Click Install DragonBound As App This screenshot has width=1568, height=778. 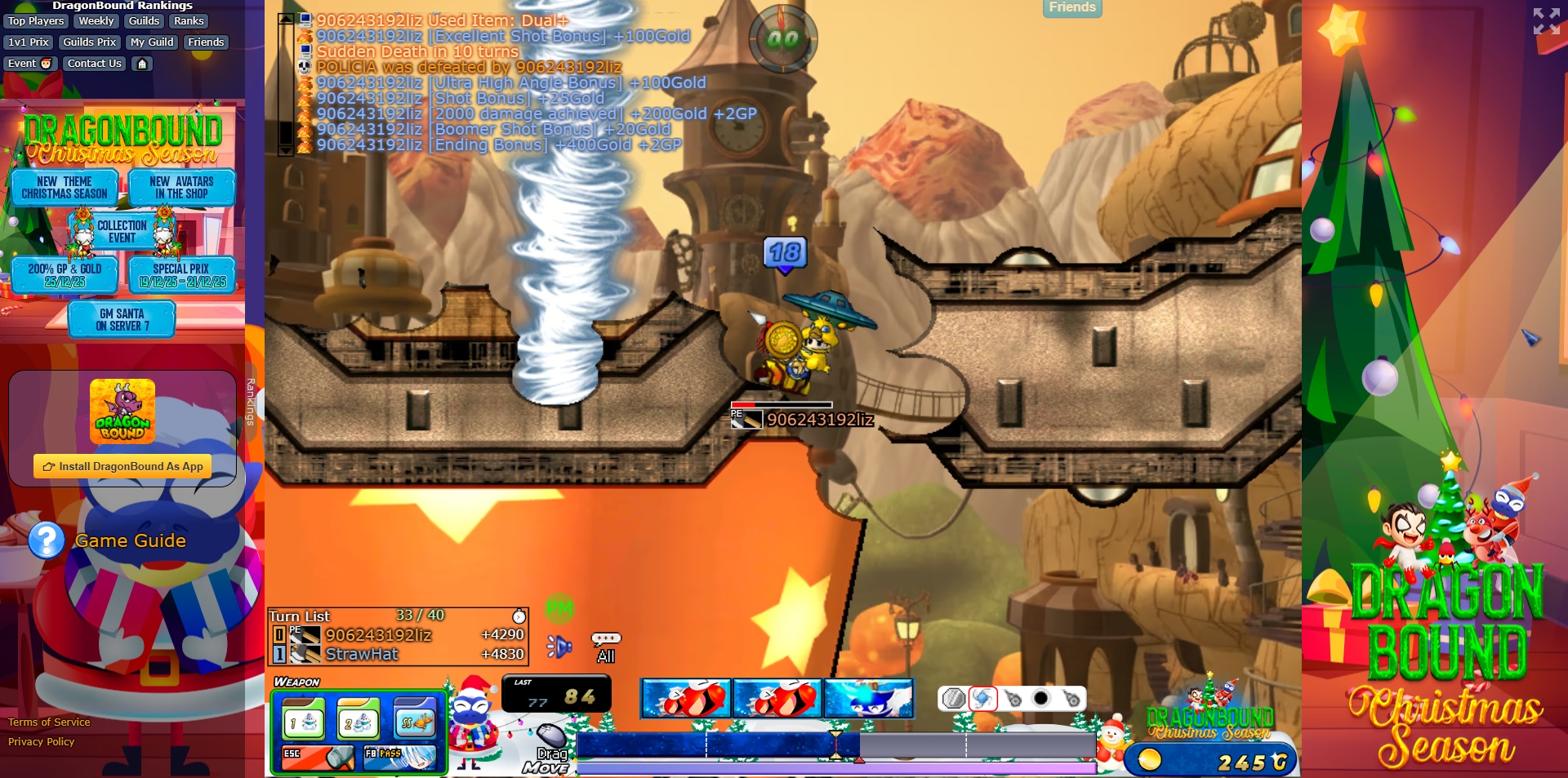tap(122, 466)
